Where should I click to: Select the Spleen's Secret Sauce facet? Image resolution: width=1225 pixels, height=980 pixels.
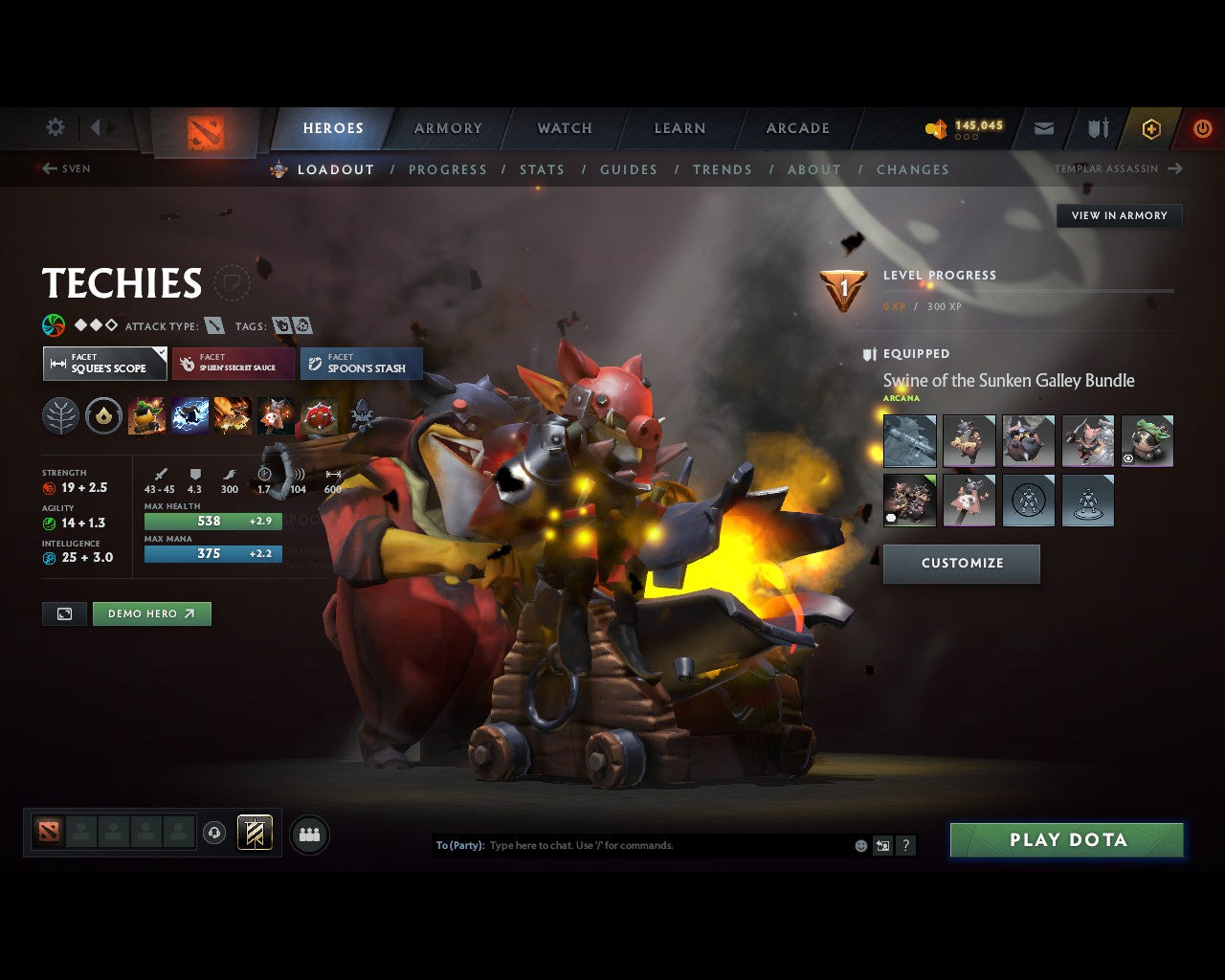click(x=233, y=364)
